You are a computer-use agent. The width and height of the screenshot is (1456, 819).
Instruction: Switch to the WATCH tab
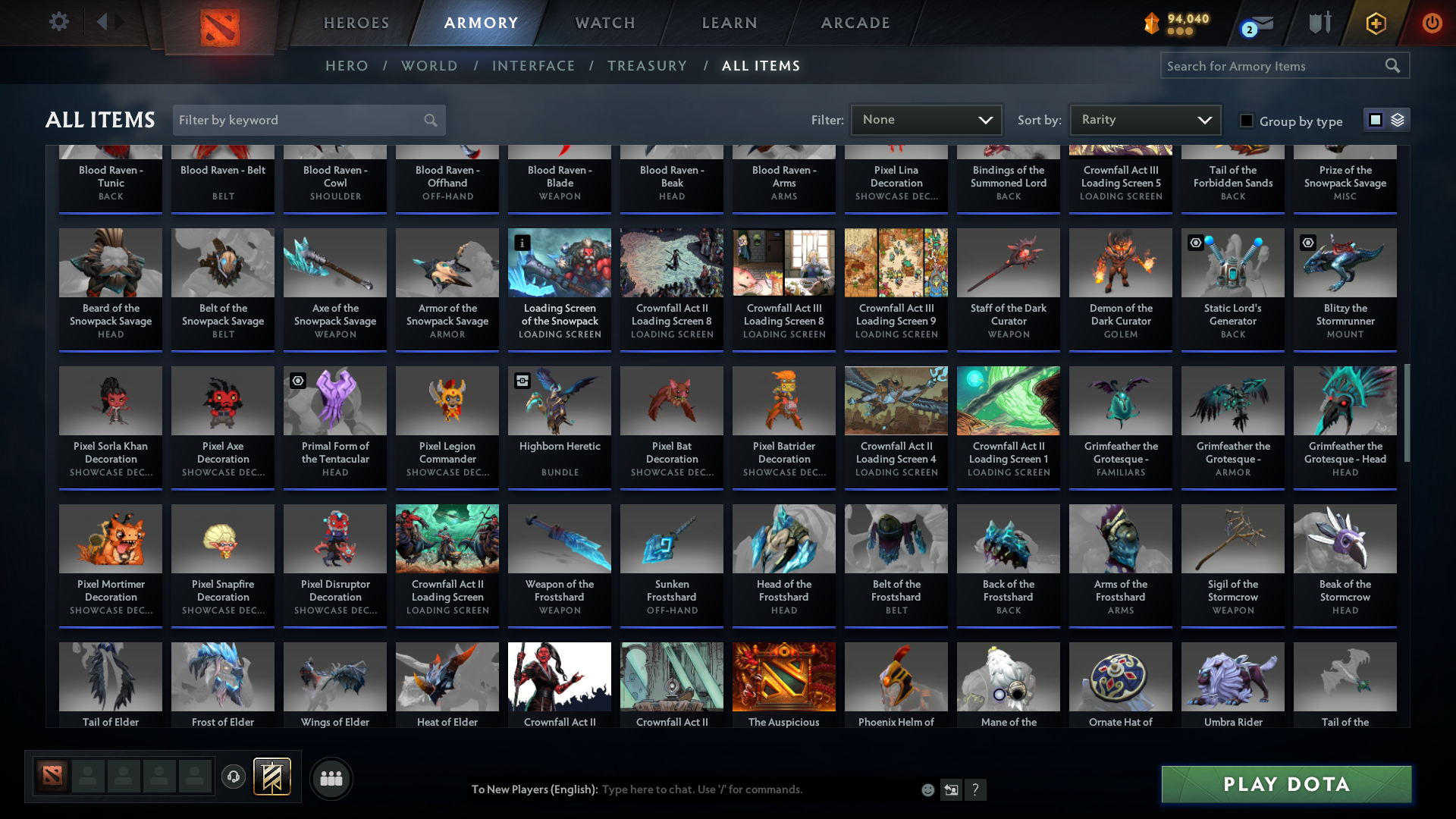pos(604,22)
